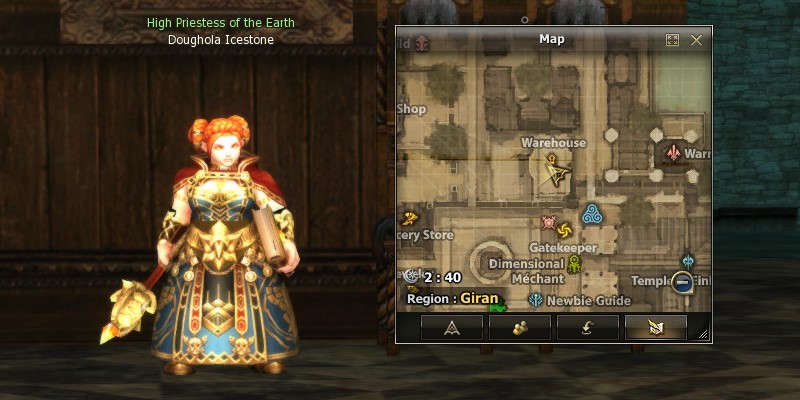Click the Dimensional Merchant marker

[574, 265]
